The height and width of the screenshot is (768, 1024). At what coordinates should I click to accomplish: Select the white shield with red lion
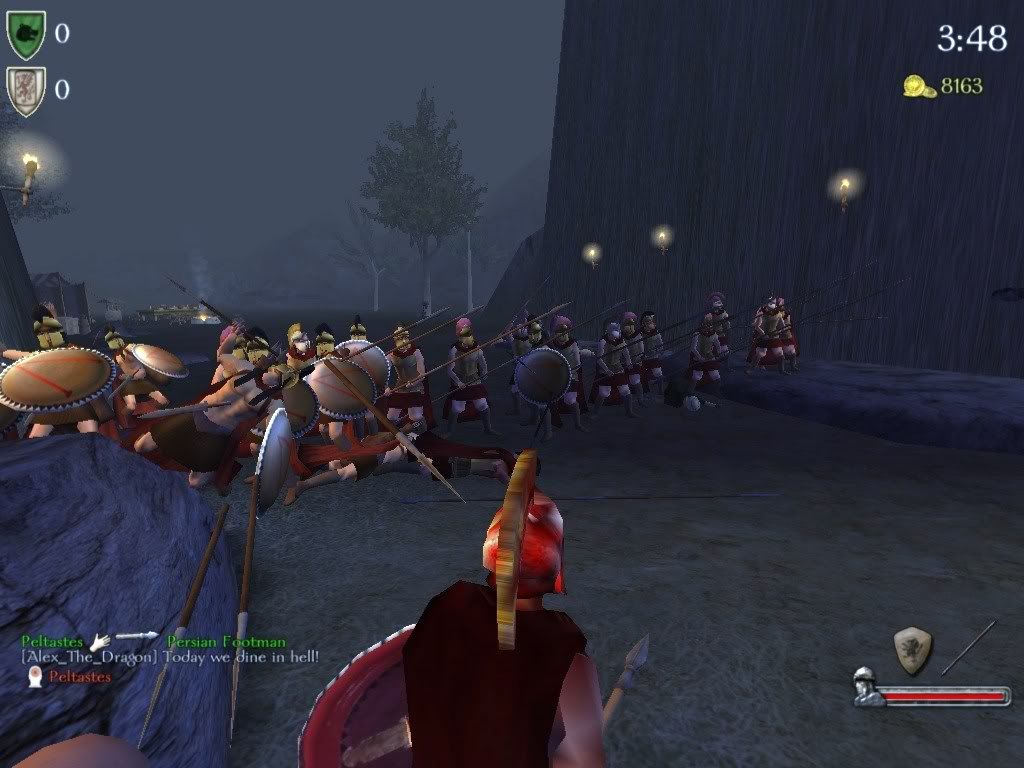pos(25,91)
